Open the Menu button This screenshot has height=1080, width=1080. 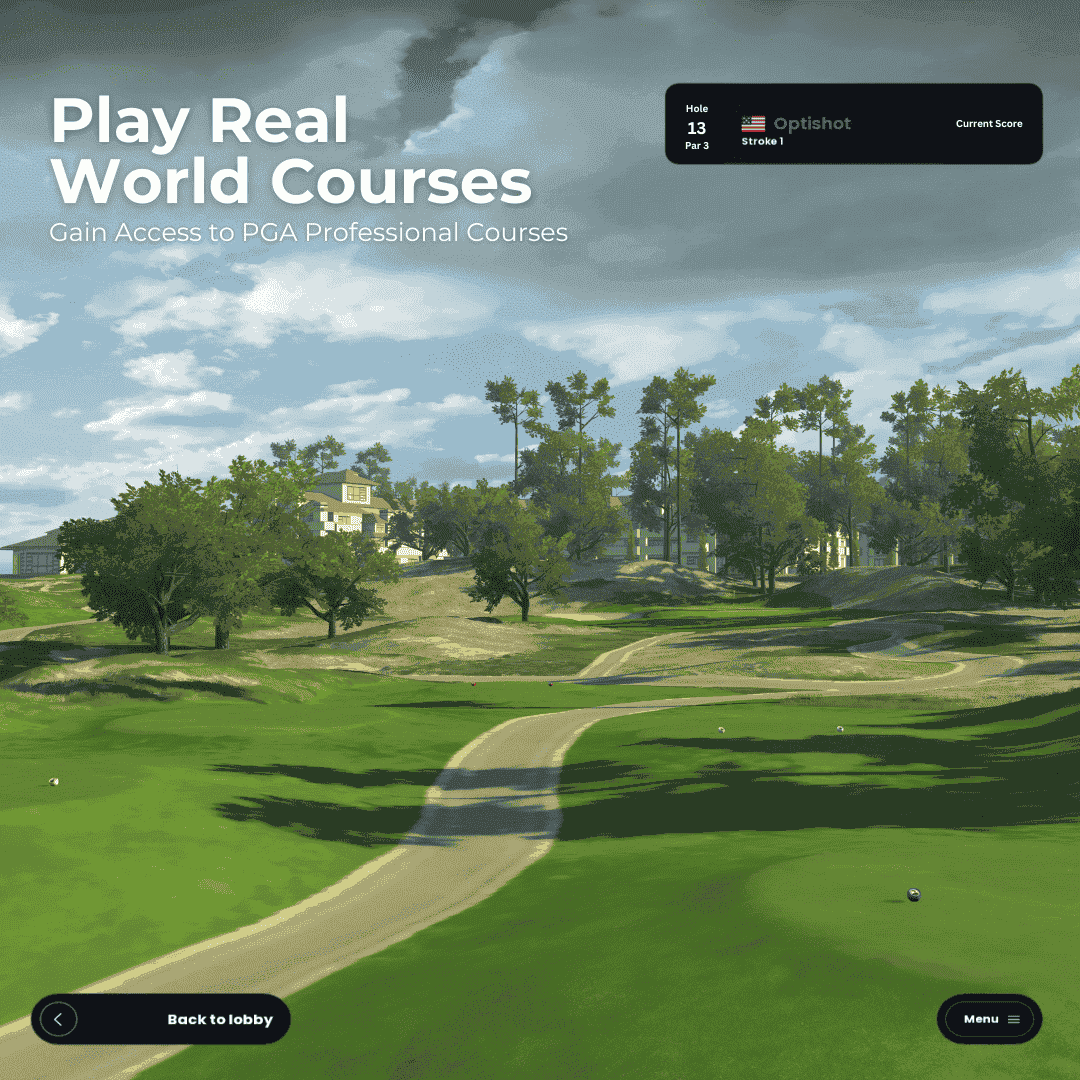coord(990,1019)
